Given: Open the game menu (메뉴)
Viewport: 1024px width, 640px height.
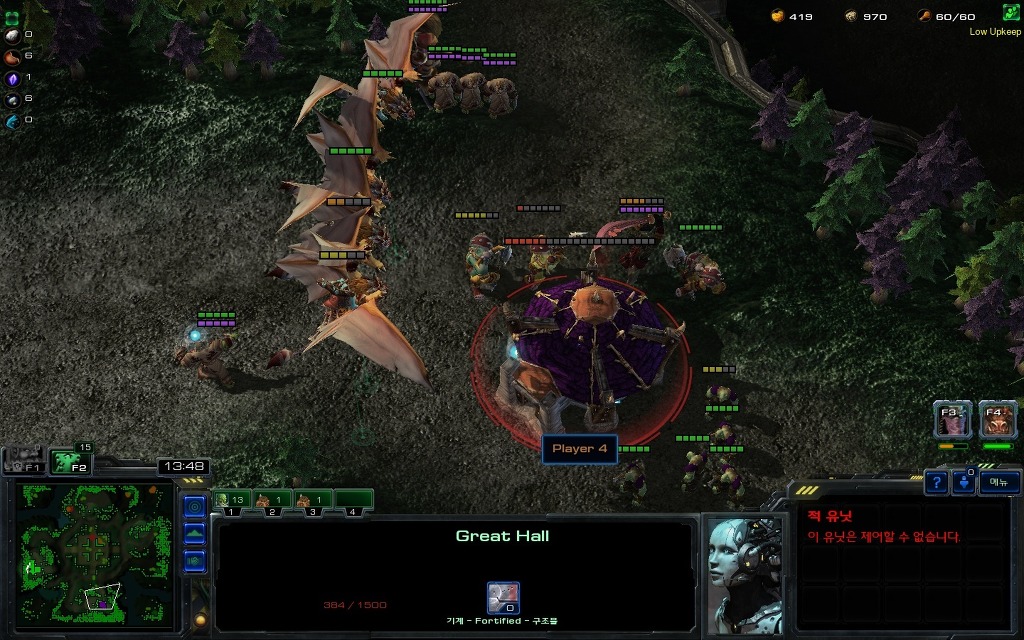Looking at the screenshot, I should click(x=999, y=483).
